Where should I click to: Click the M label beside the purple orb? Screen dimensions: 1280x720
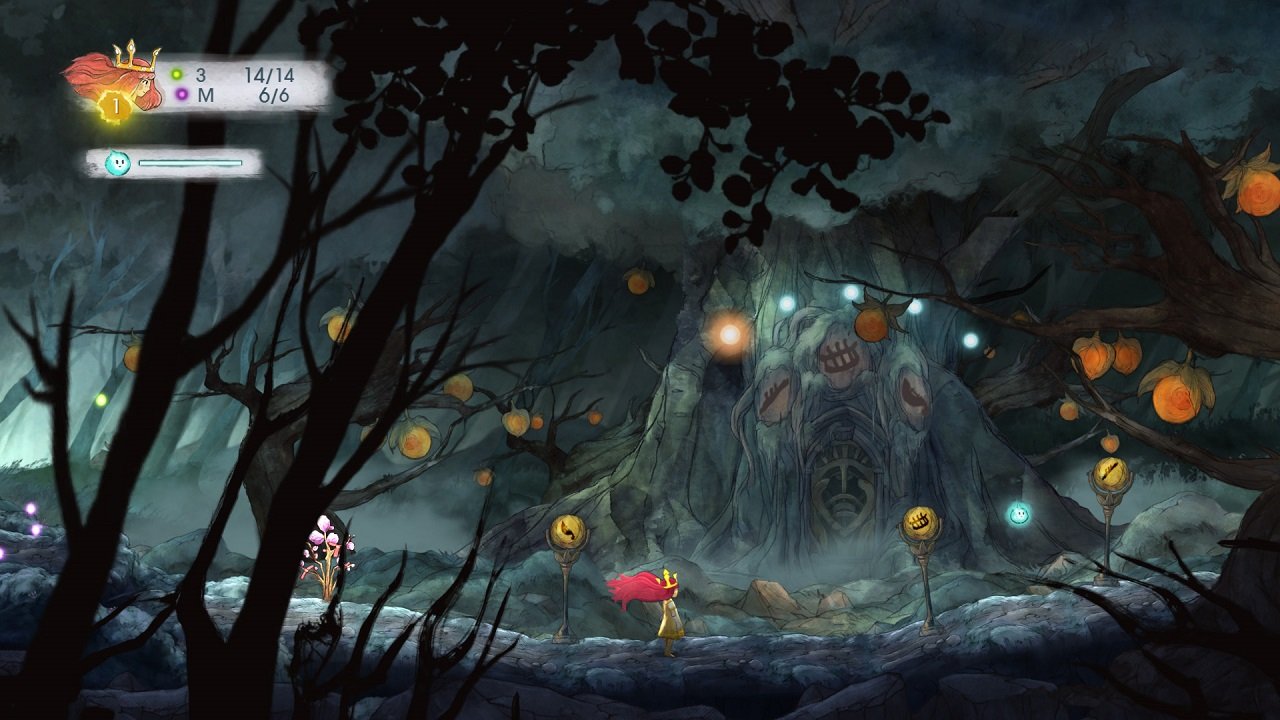point(205,96)
